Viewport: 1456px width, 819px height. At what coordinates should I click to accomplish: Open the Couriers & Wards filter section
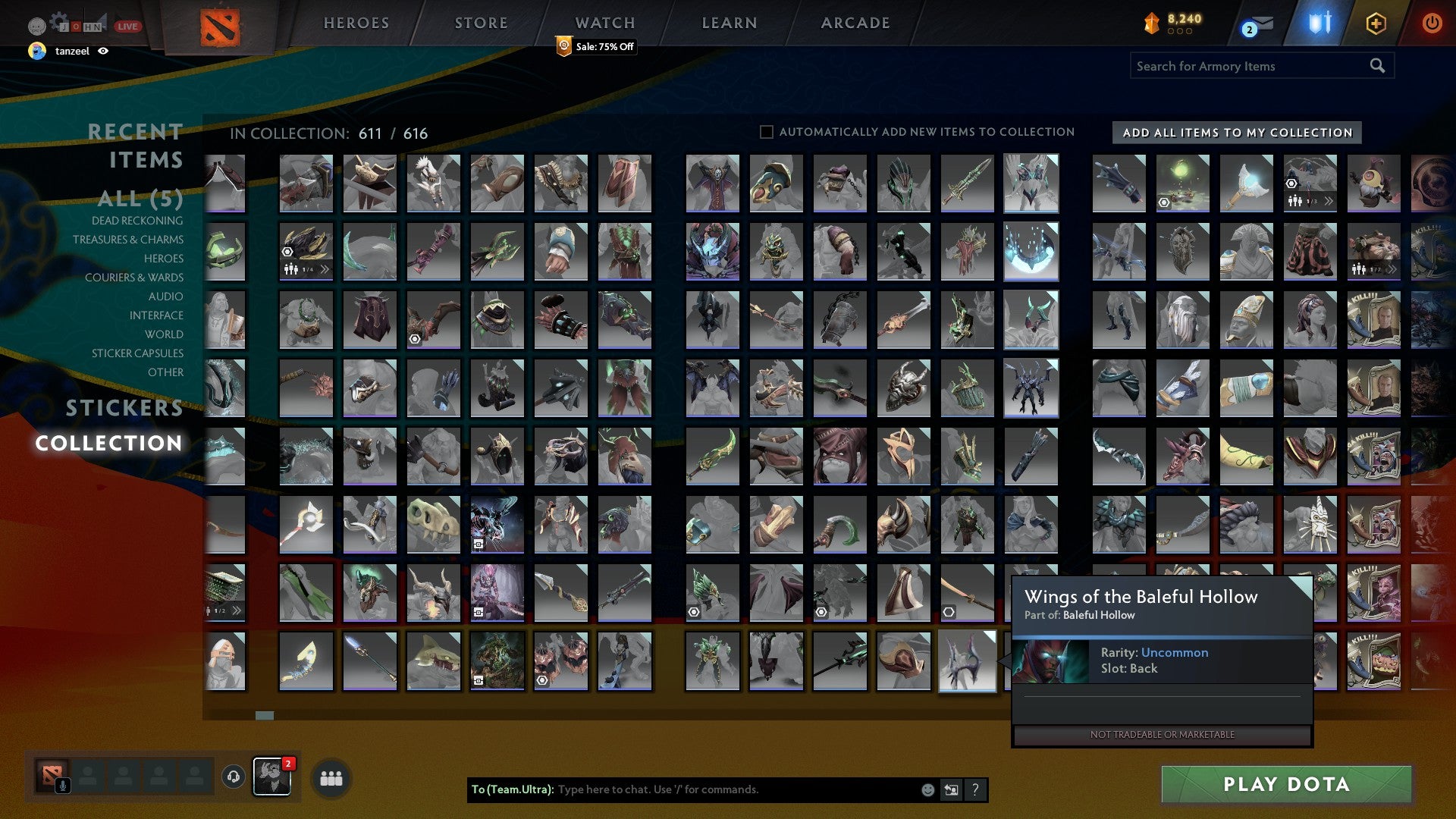coord(134,278)
